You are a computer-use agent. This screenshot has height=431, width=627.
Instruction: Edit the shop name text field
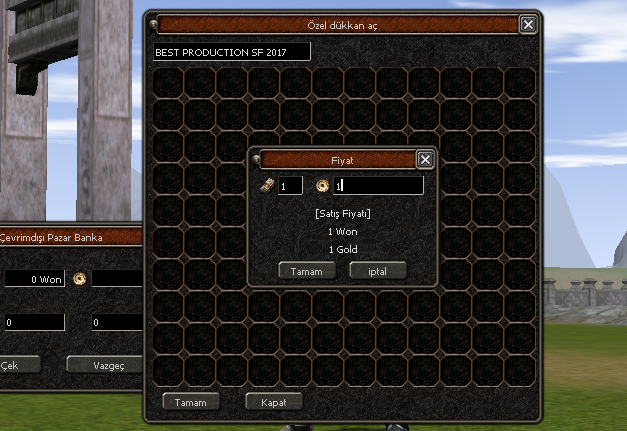231,51
